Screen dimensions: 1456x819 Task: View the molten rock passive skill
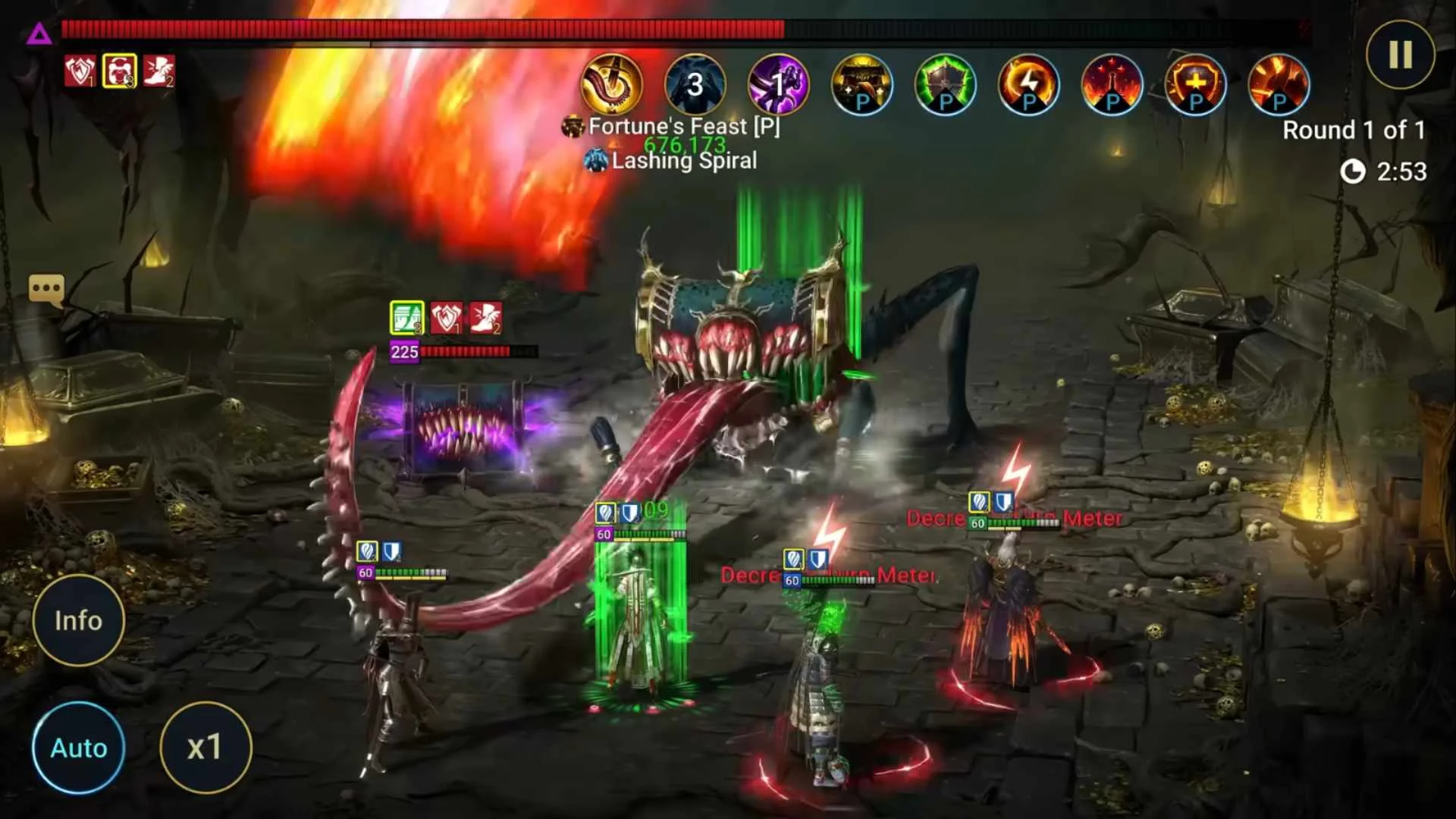click(x=1279, y=84)
